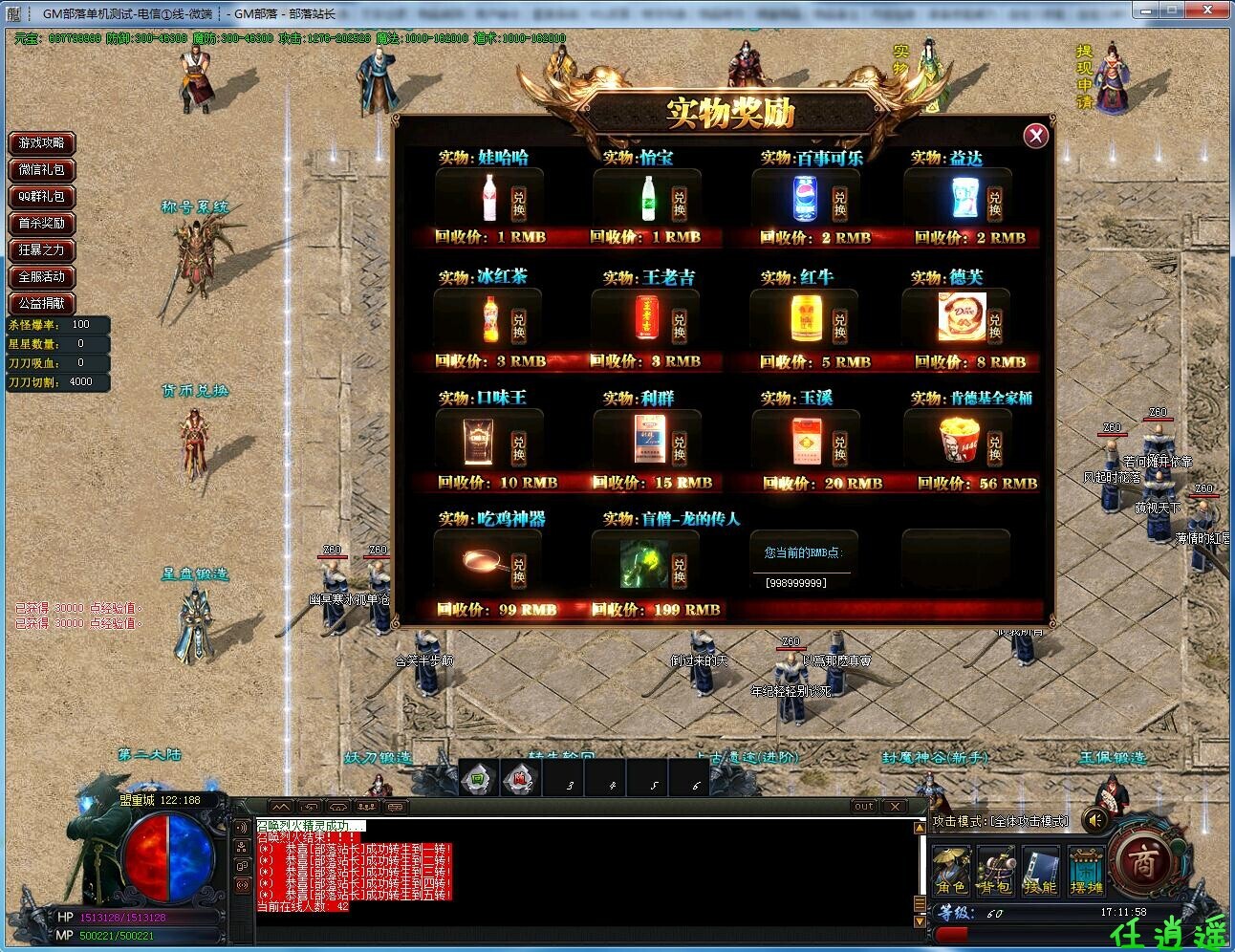1235x952 pixels.
Task: Open the 技能 skills panel
Action: 1041,870
